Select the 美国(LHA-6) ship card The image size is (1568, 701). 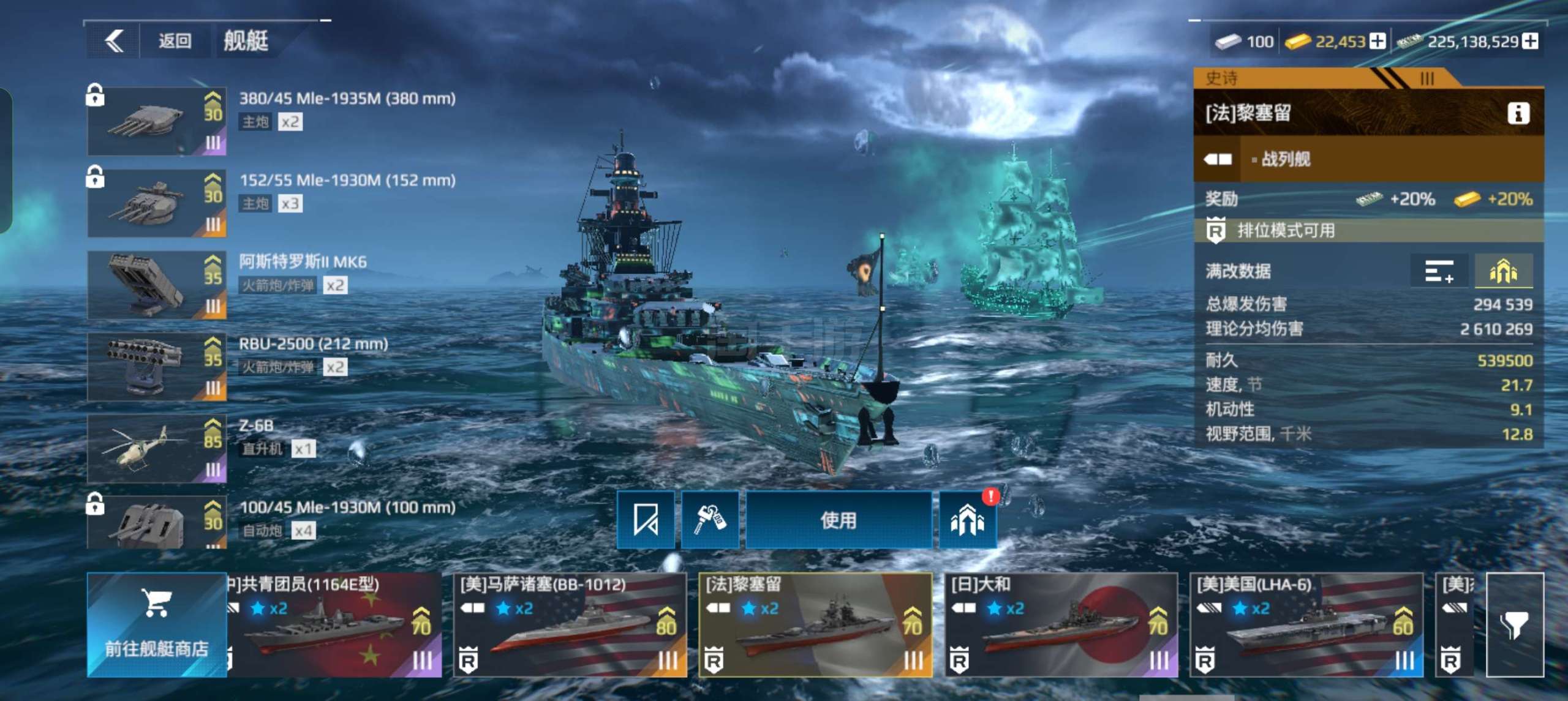(1306, 624)
